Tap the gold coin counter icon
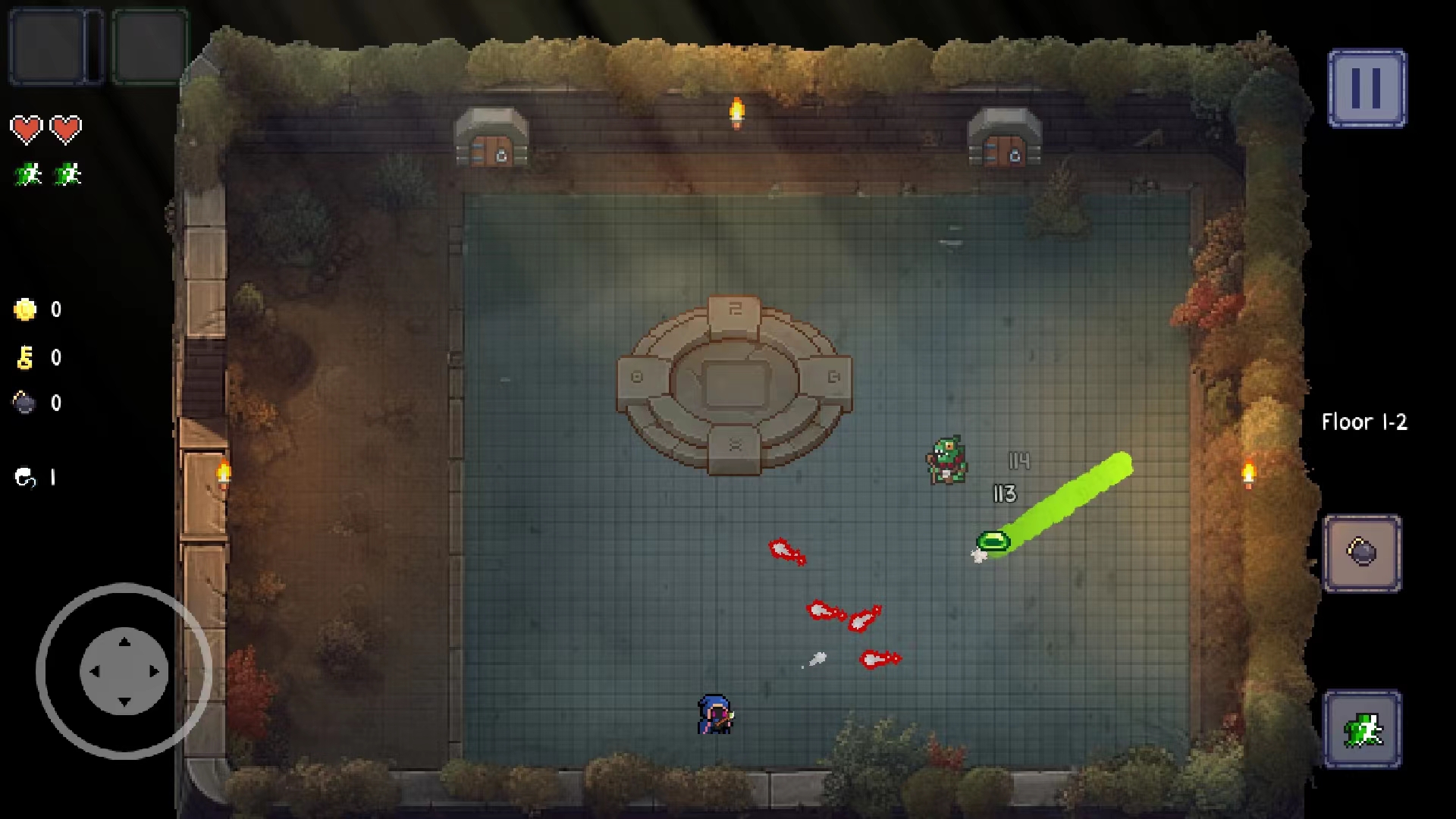Screen dimensions: 1456x819 (x=25, y=309)
